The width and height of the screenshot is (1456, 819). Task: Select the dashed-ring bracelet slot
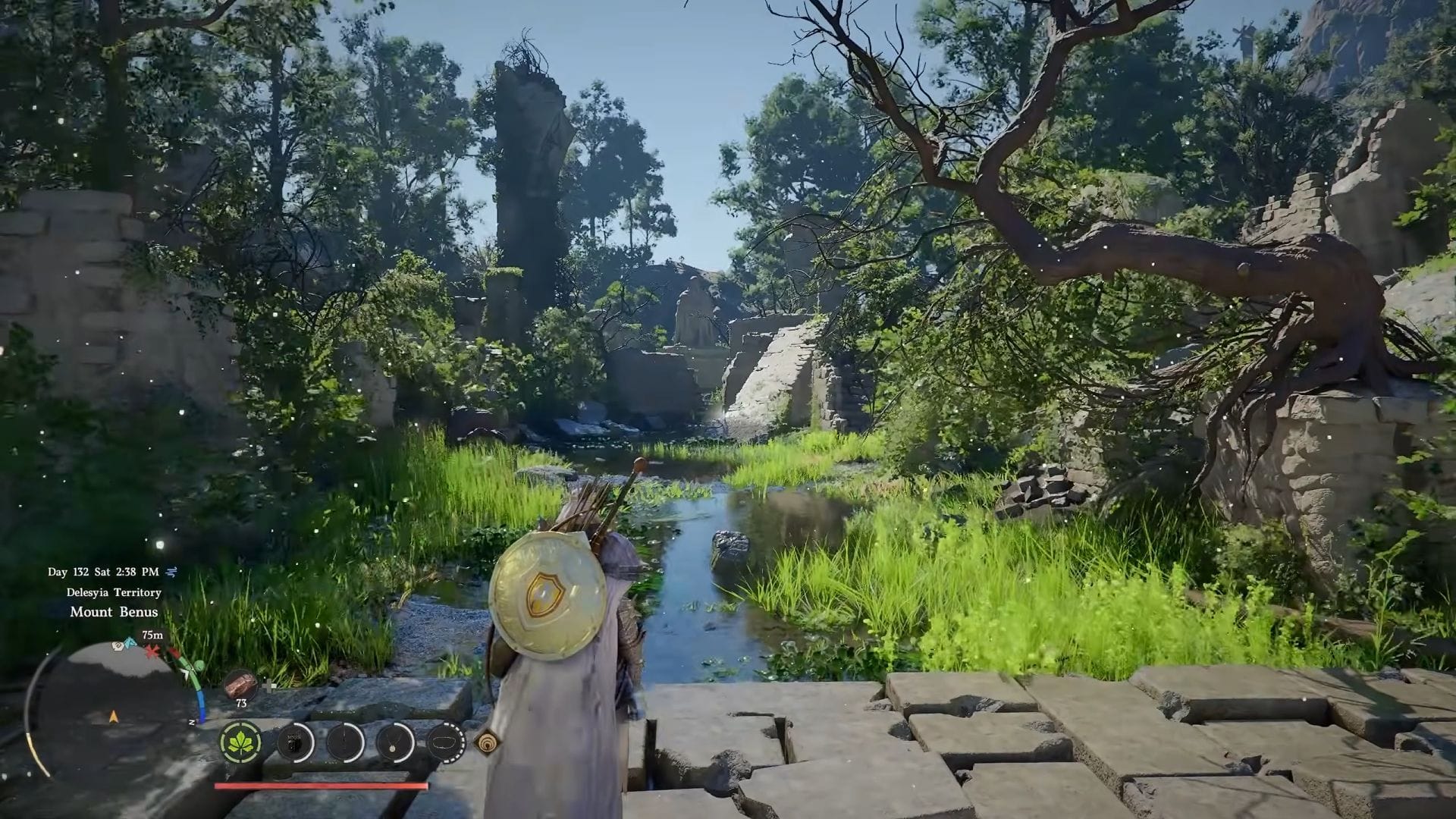pos(446,741)
